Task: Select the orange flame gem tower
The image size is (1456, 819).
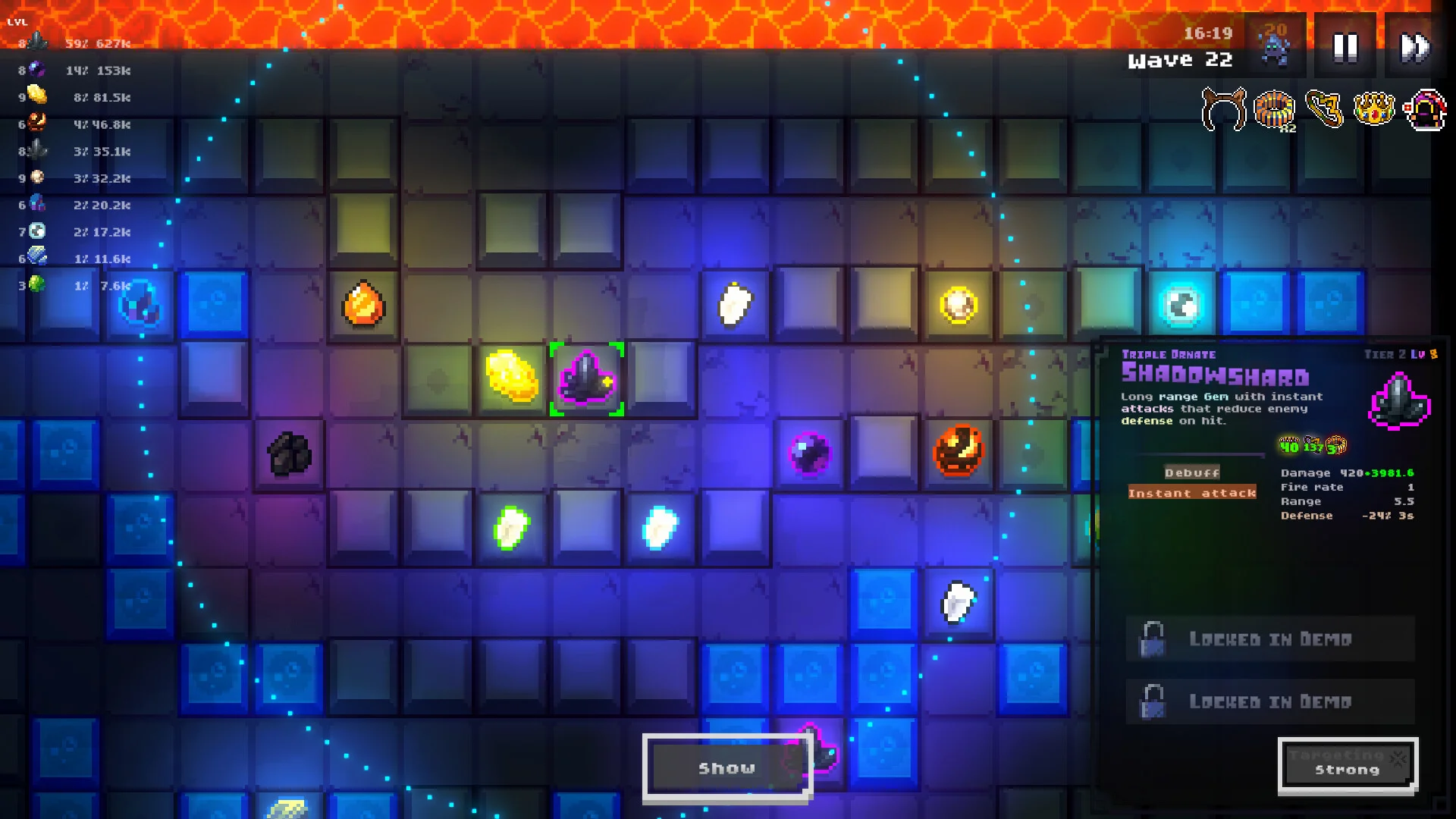Action: pos(363,304)
